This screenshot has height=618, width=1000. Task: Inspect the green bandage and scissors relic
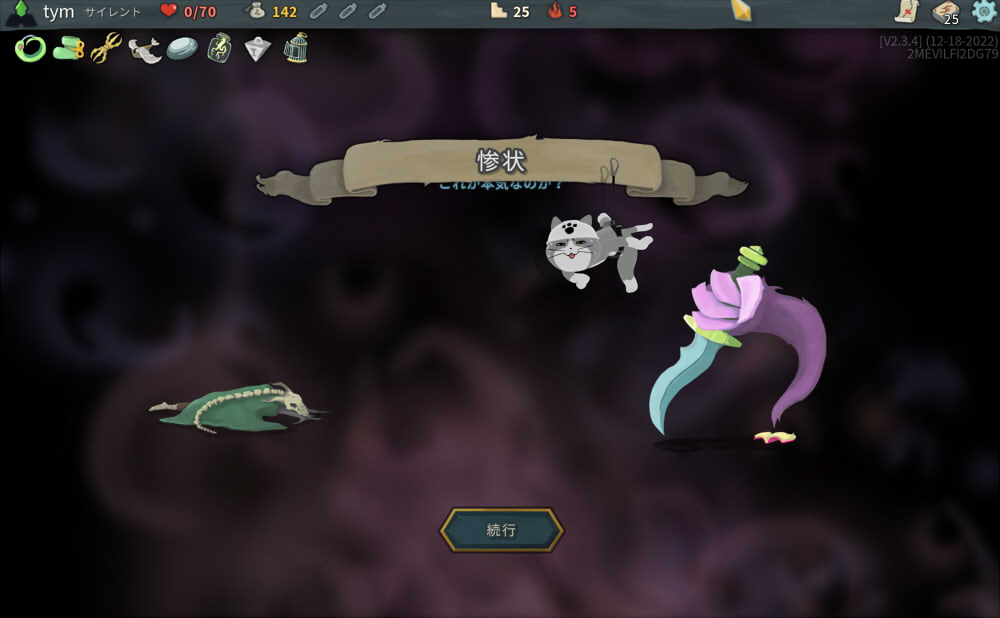68,48
